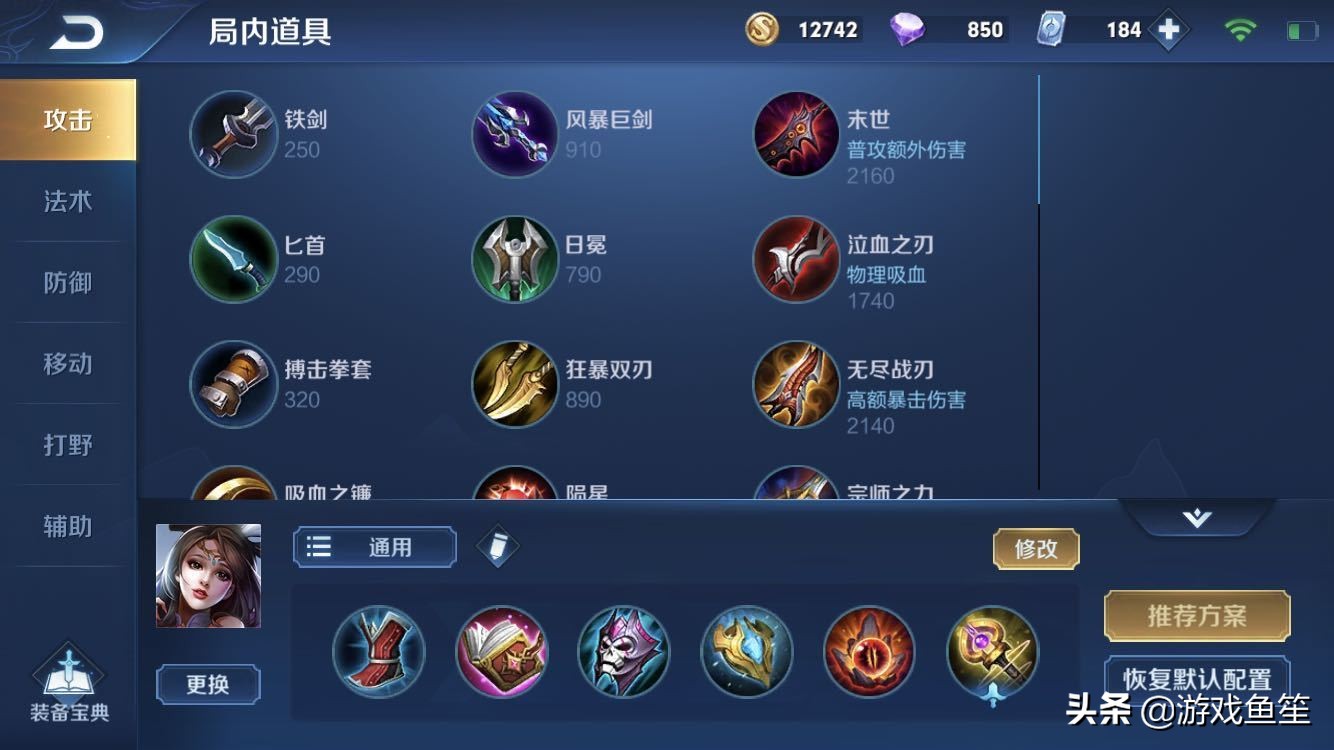This screenshot has height=750, width=1334.
Task: Open the 通用 loadout selector
Action: 374,548
